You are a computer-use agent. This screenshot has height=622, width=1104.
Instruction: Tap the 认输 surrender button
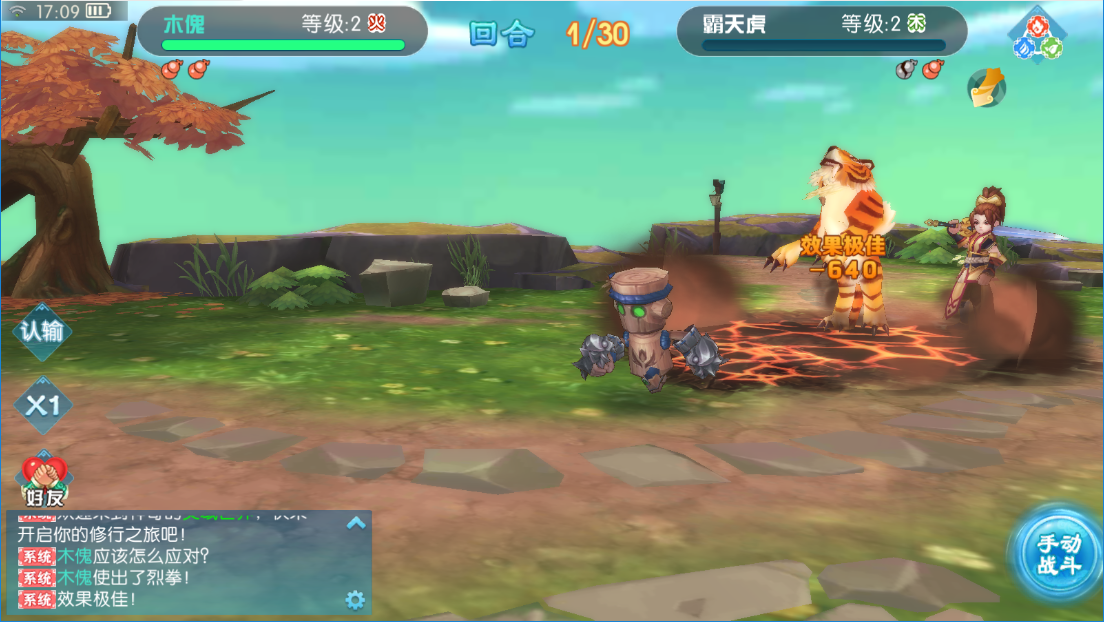pos(42,331)
